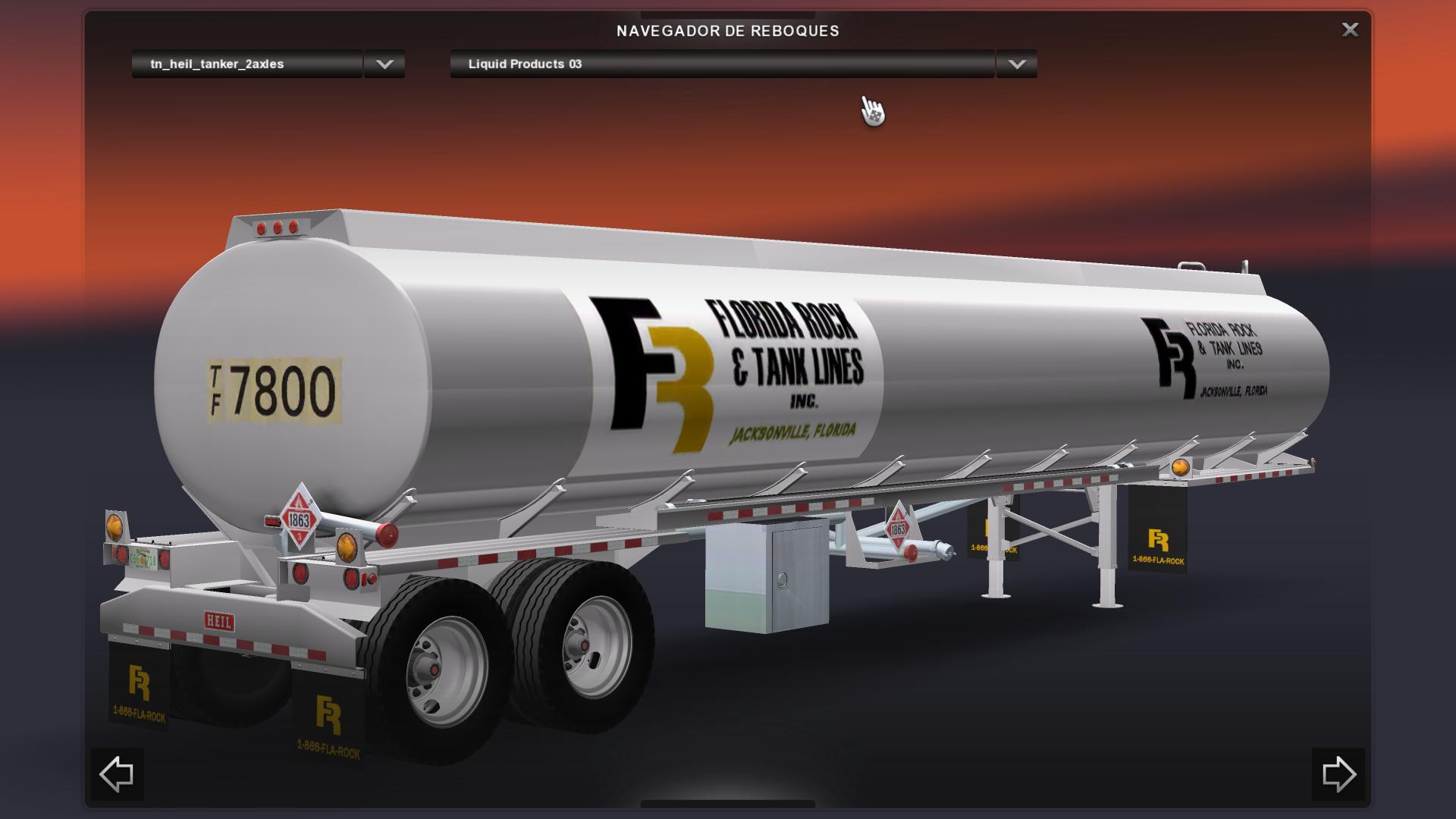Viewport: 1456px width, 819px height.
Task: Close the Navegador de Reboques window
Action: pos(1350,30)
